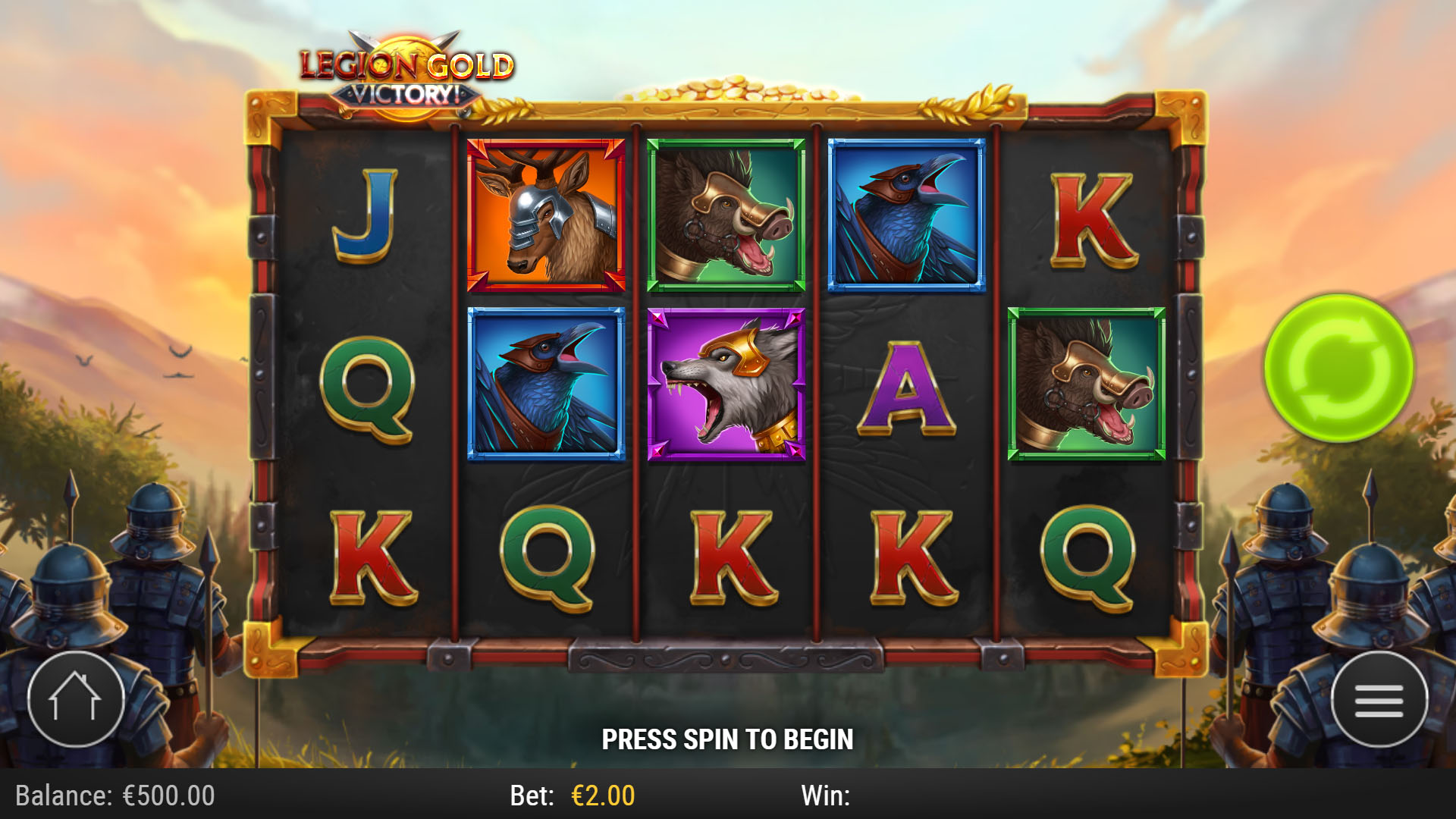Select the green Q on reel one

[369, 394]
